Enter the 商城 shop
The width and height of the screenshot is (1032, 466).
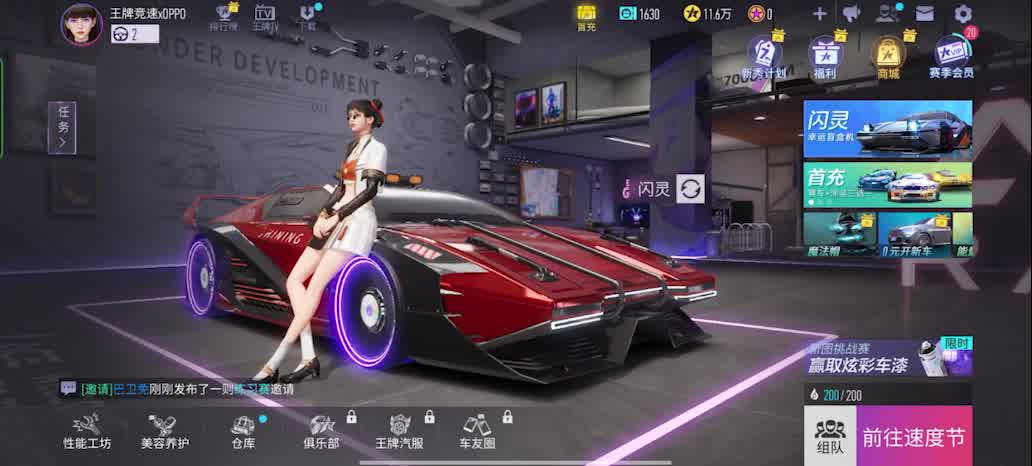pyautogui.click(x=887, y=56)
